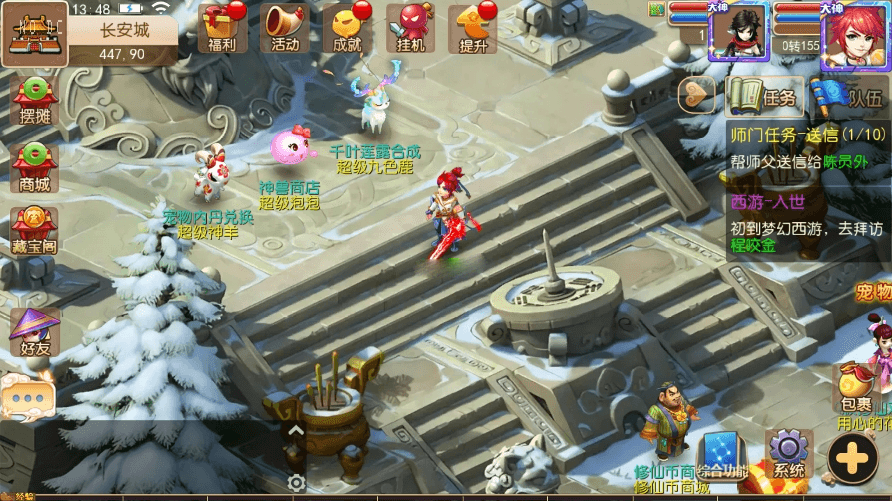Activate the 挂机 auto-battle icon
Viewport: 892px width, 501px height.
pos(410,27)
